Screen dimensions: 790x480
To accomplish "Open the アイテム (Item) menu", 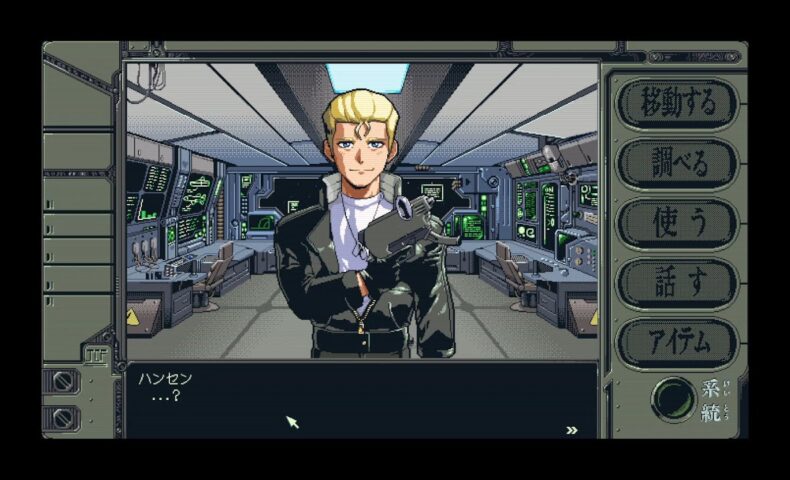I will (677, 343).
